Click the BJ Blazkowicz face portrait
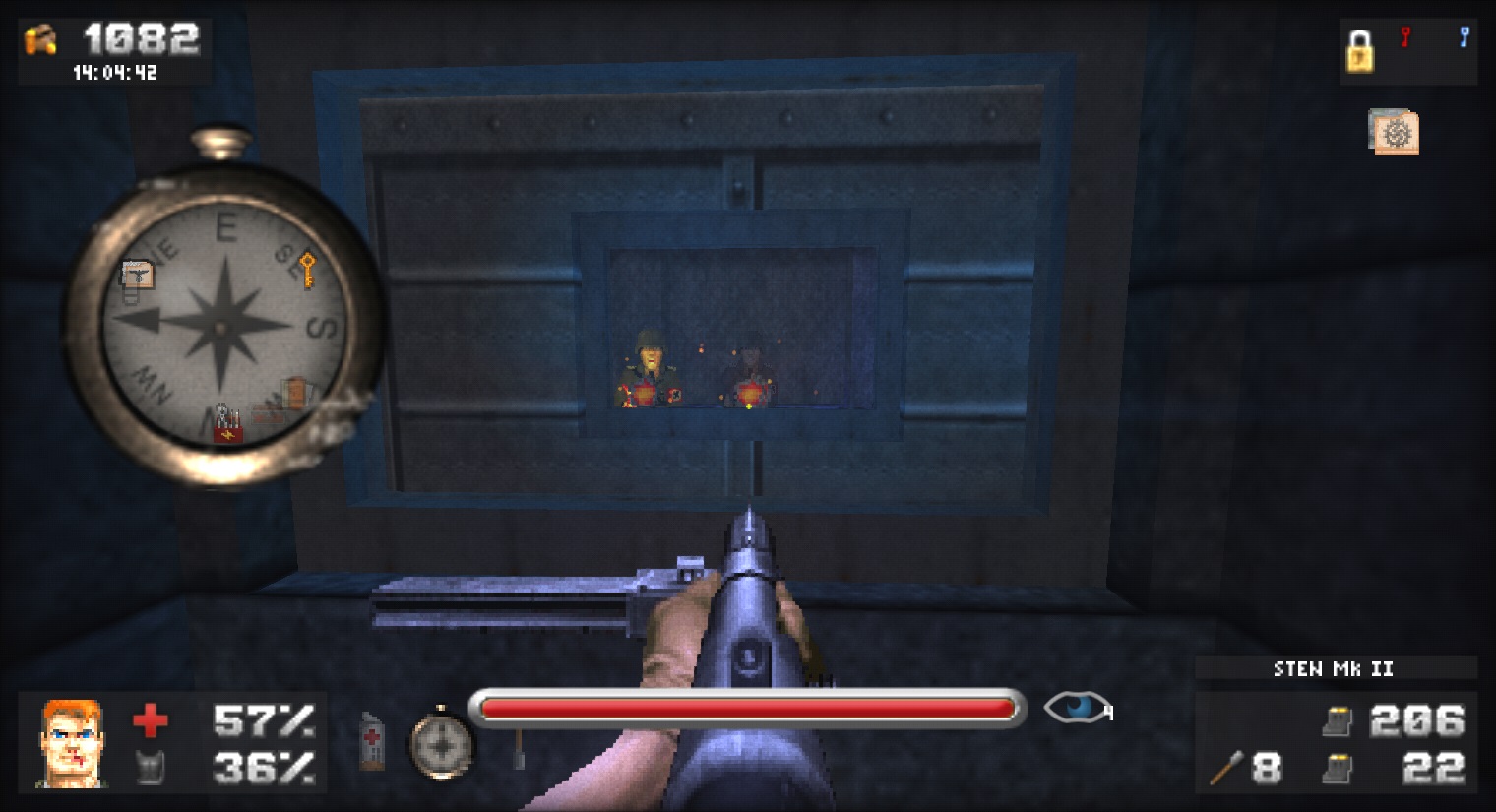The width and height of the screenshot is (1496, 812). (71, 745)
